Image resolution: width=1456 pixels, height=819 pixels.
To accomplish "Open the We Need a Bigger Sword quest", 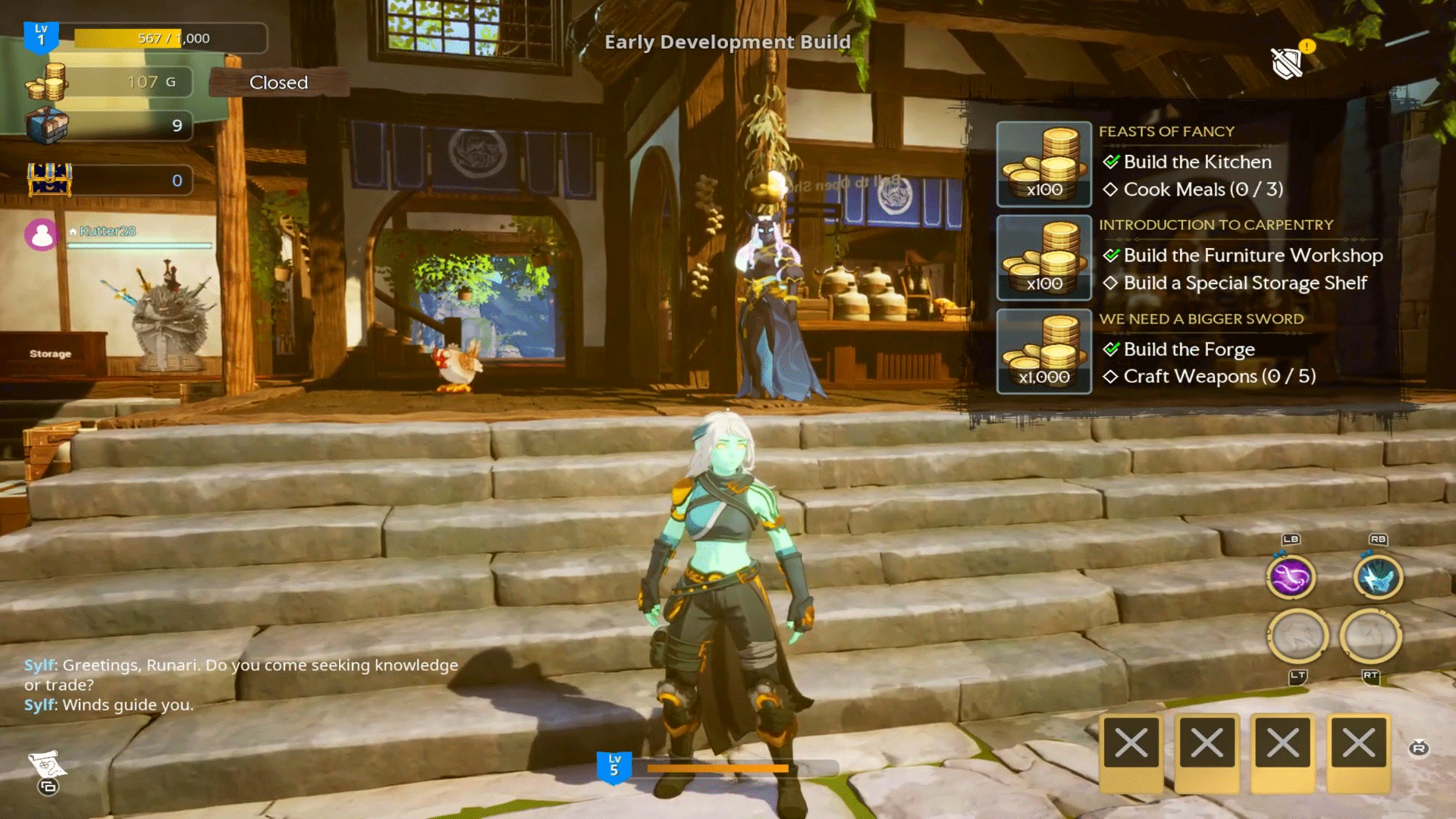I will point(1201,318).
